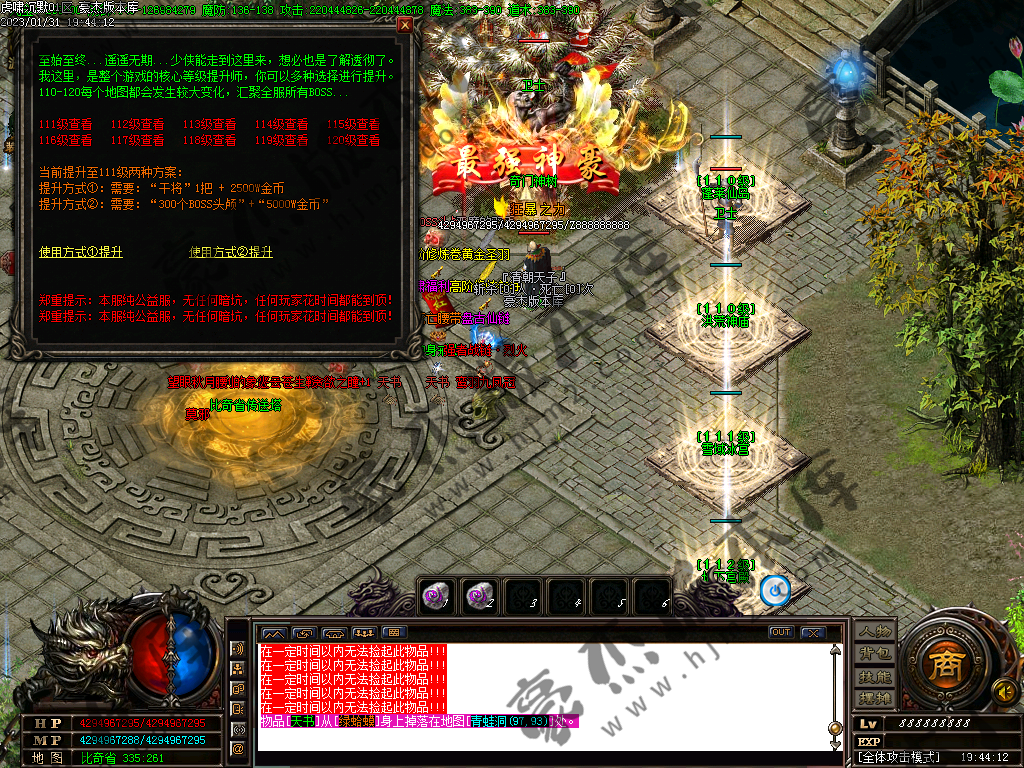Toggle the sound speaker icon
This screenshot has height=768, width=1024.
coord(1003,689)
